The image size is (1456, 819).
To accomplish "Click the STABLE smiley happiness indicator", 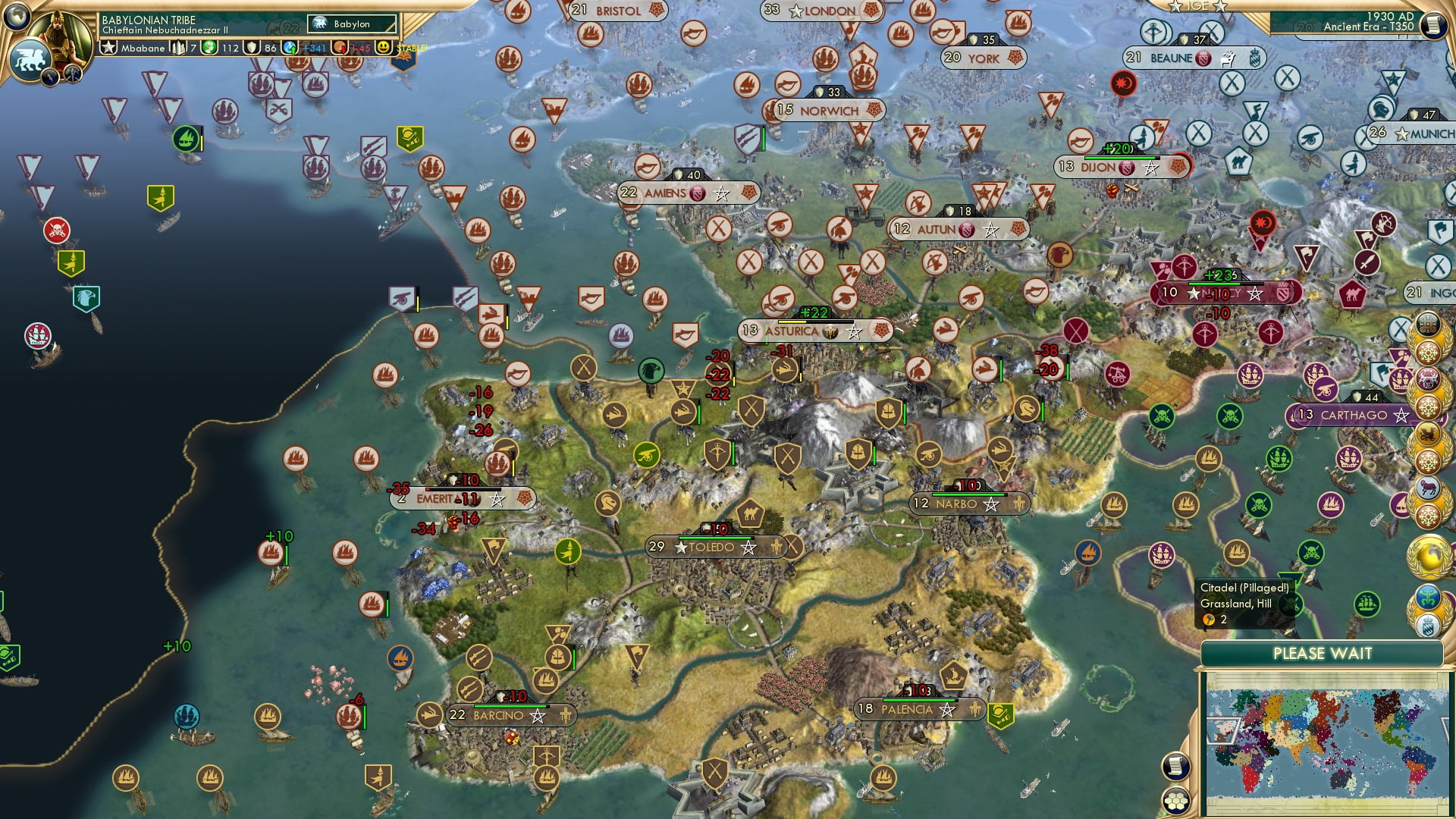I will pyautogui.click(x=385, y=46).
